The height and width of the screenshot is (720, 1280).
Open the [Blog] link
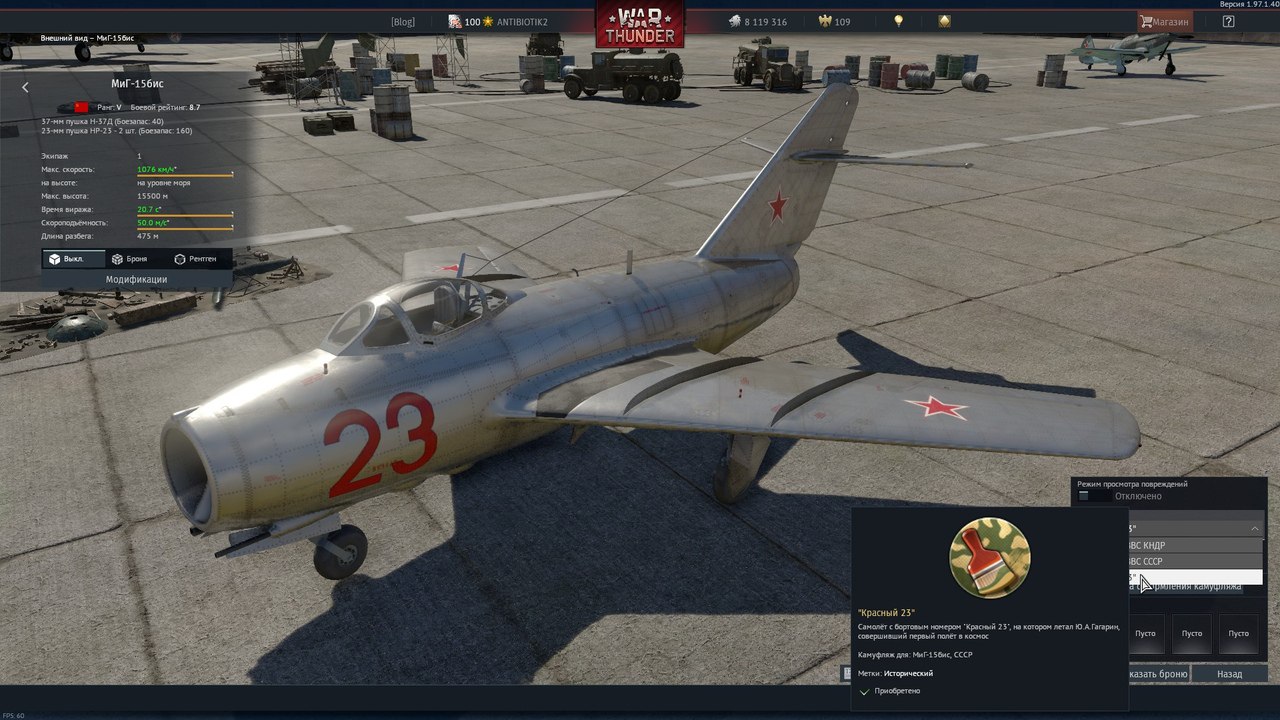click(x=402, y=22)
